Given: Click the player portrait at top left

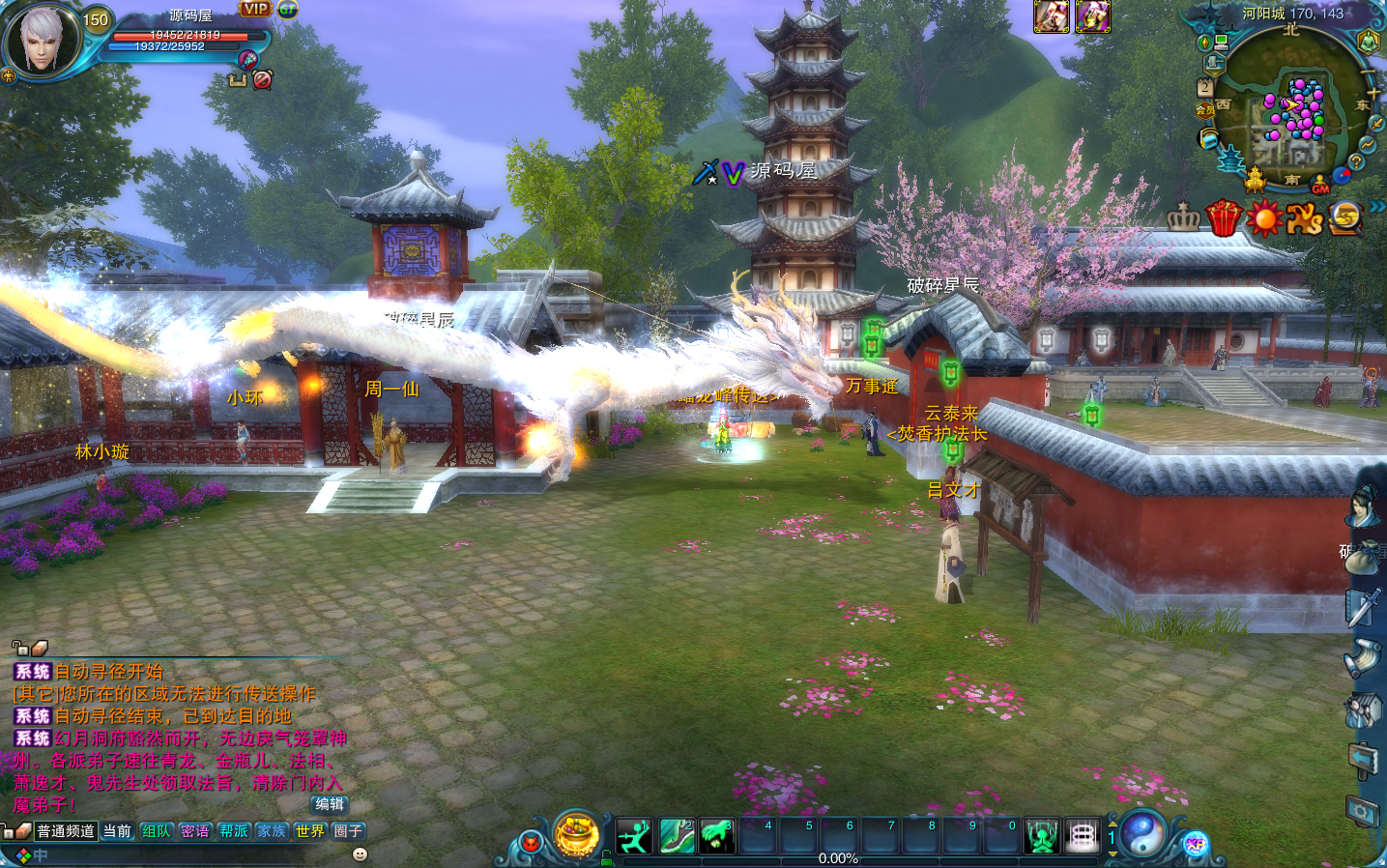Looking at the screenshot, I should [42, 39].
